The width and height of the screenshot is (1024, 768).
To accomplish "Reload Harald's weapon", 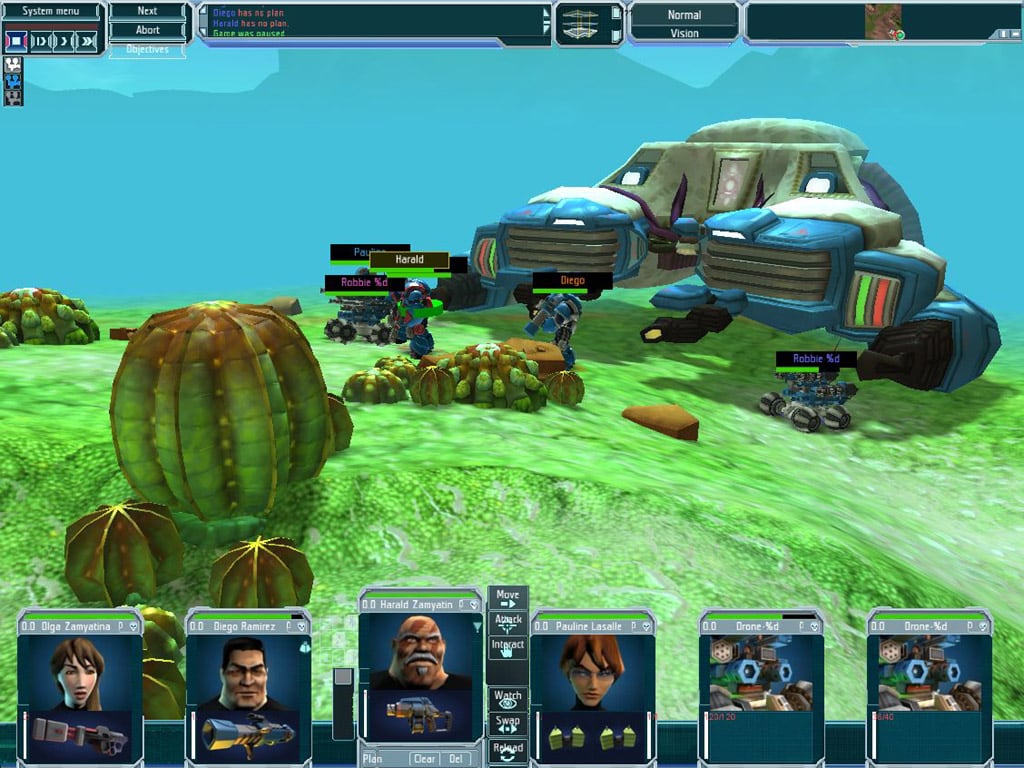I will pos(508,751).
